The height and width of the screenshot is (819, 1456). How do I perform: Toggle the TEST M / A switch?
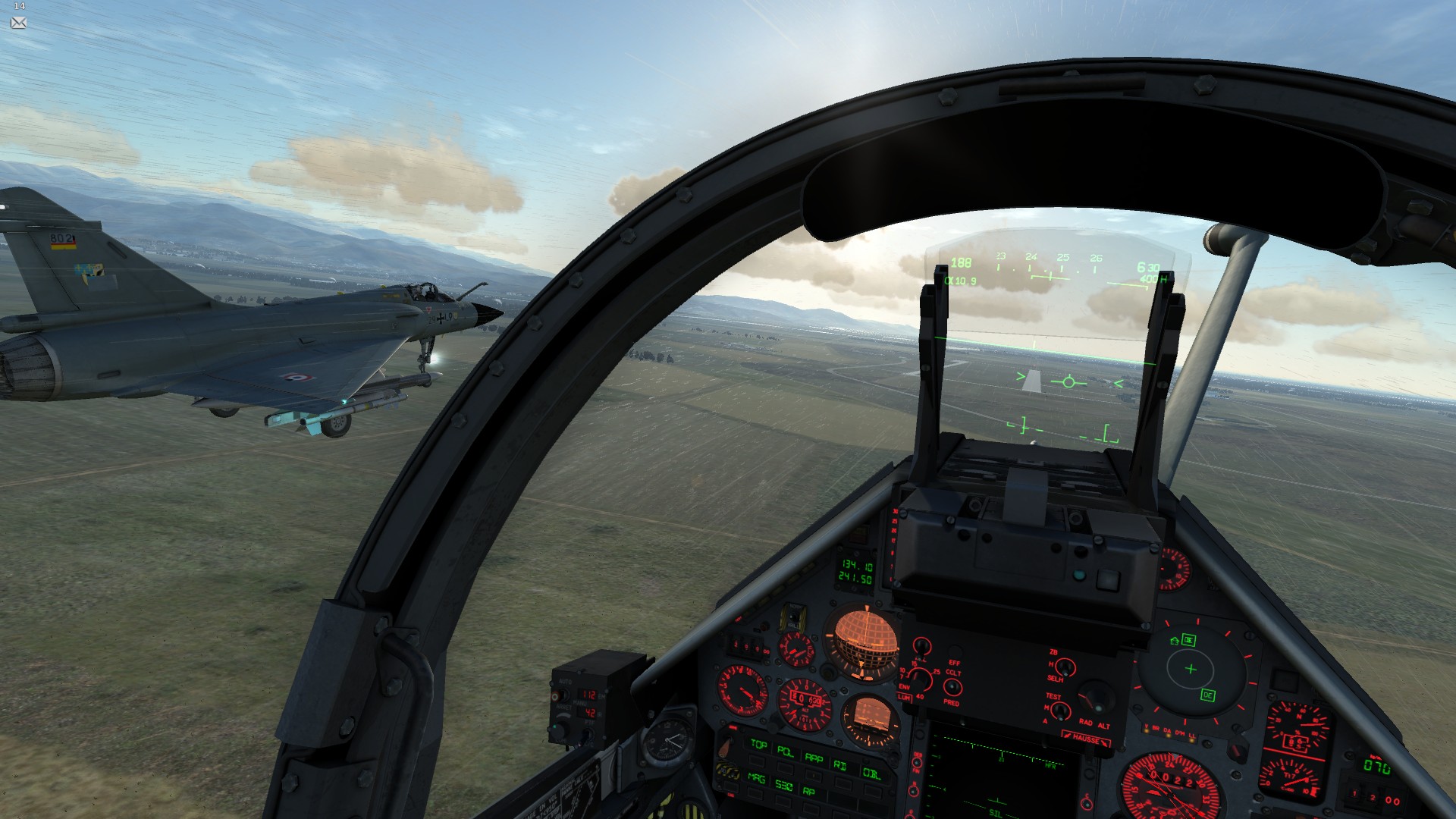(x=1061, y=711)
